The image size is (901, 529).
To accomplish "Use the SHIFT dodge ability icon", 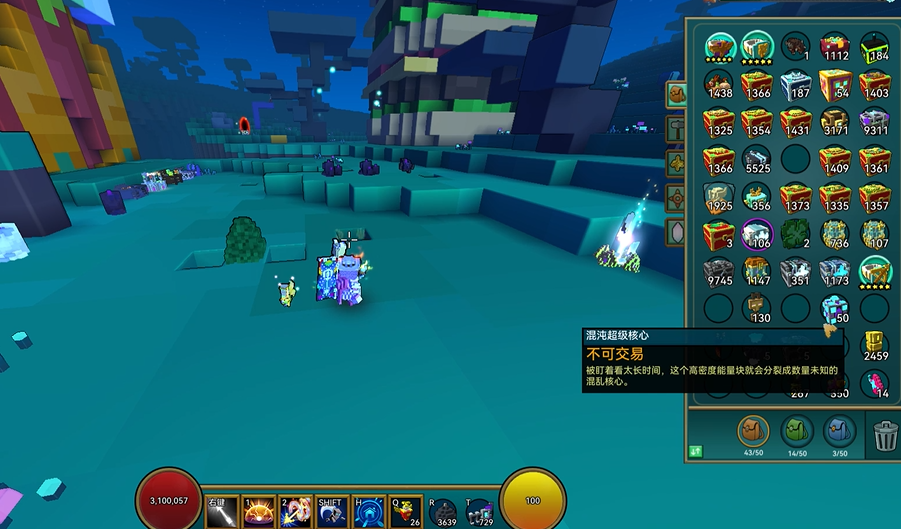I will [x=331, y=511].
